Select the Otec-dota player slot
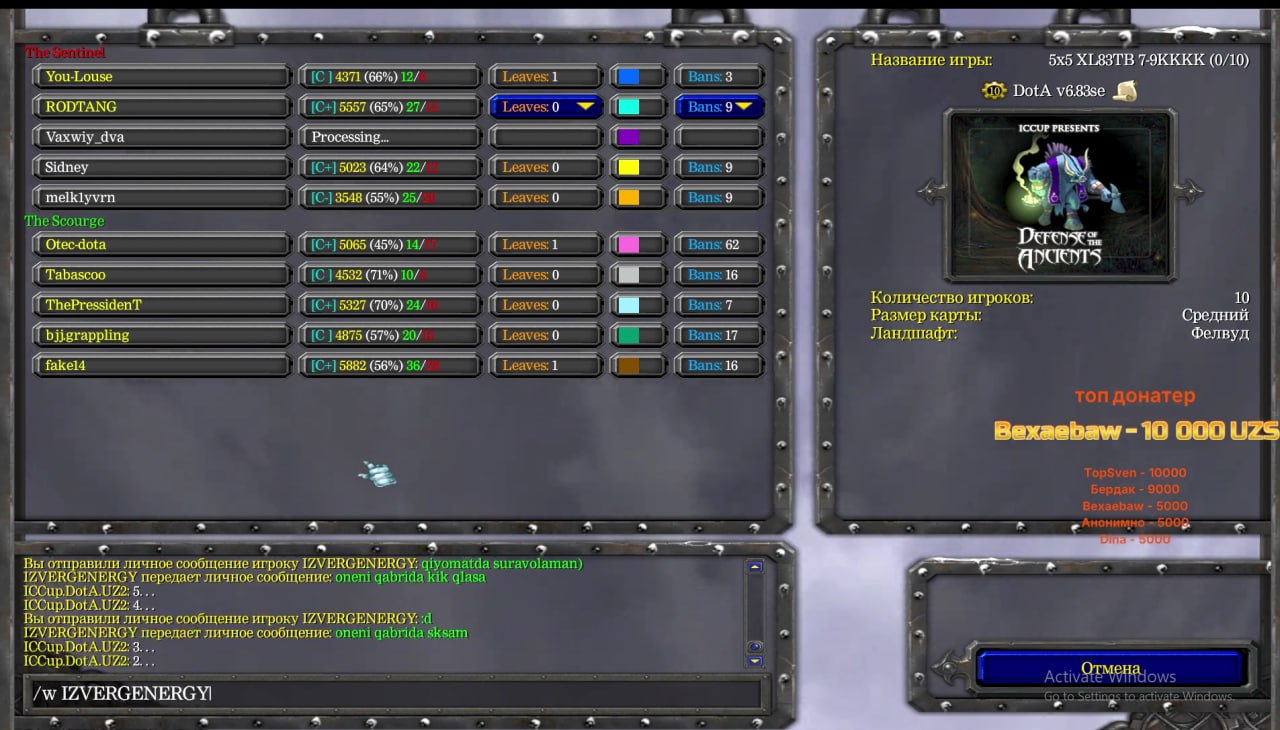1280x730 pixels. [x=162, y=244]
